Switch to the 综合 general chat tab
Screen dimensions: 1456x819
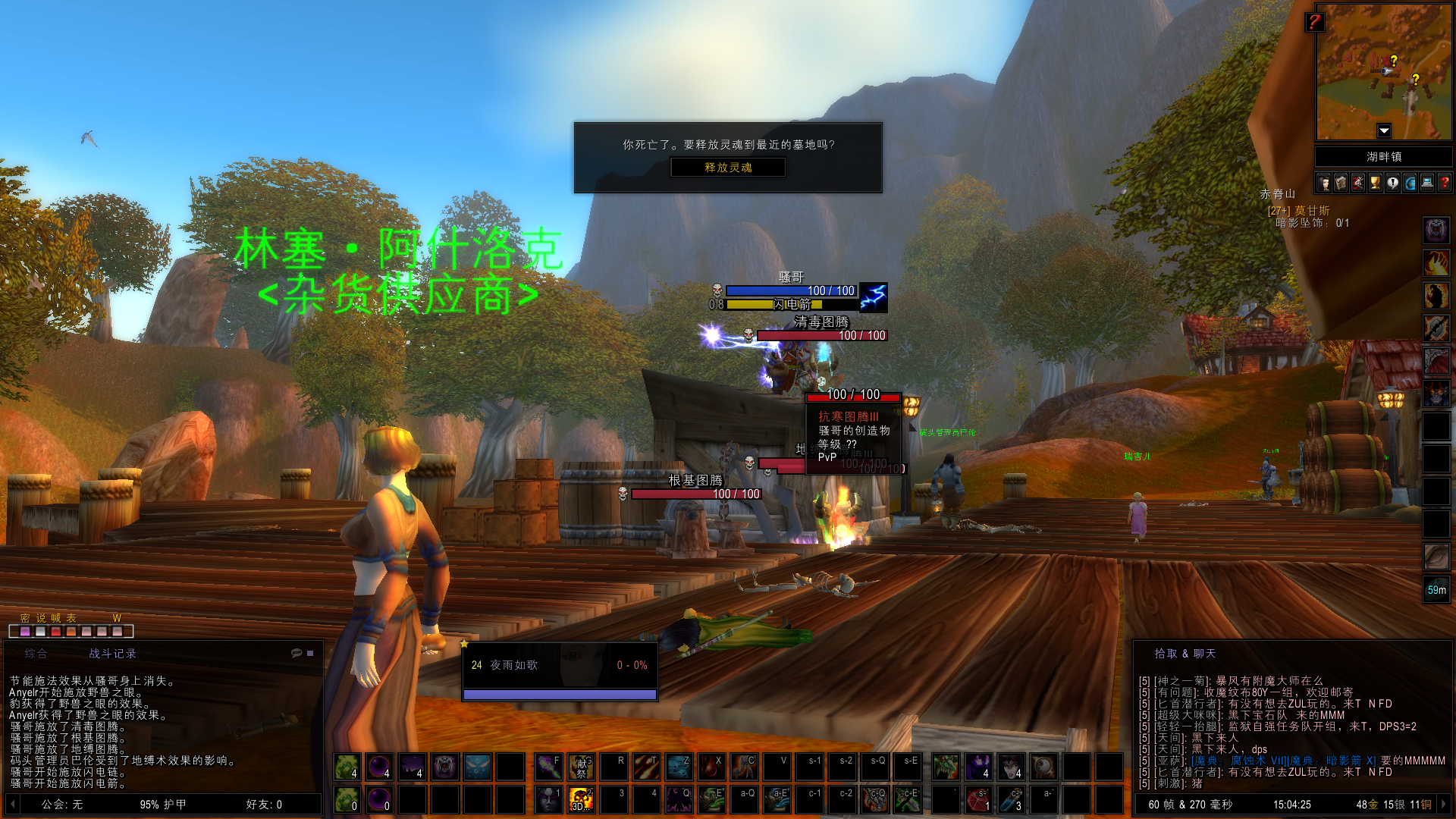pos(36,654)
